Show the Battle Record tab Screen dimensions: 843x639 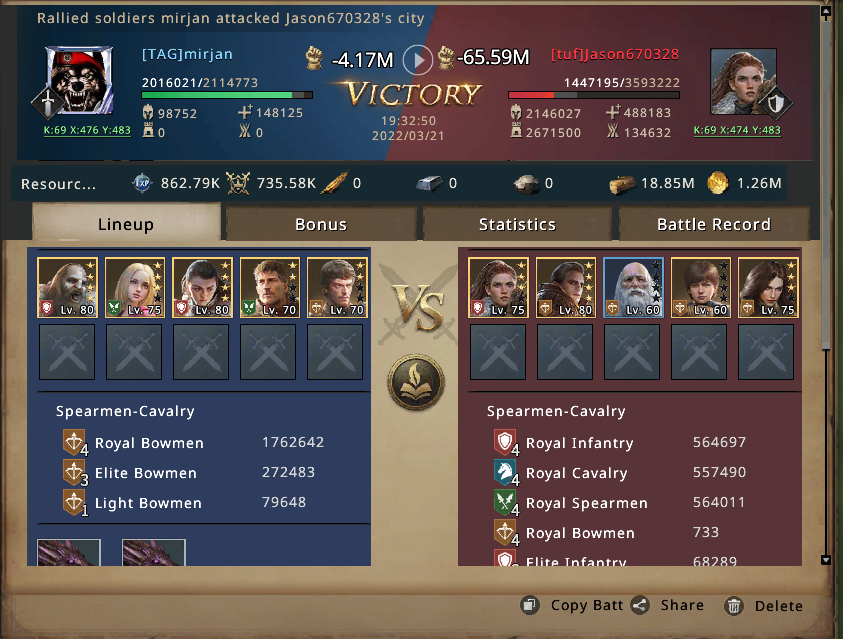713,224
